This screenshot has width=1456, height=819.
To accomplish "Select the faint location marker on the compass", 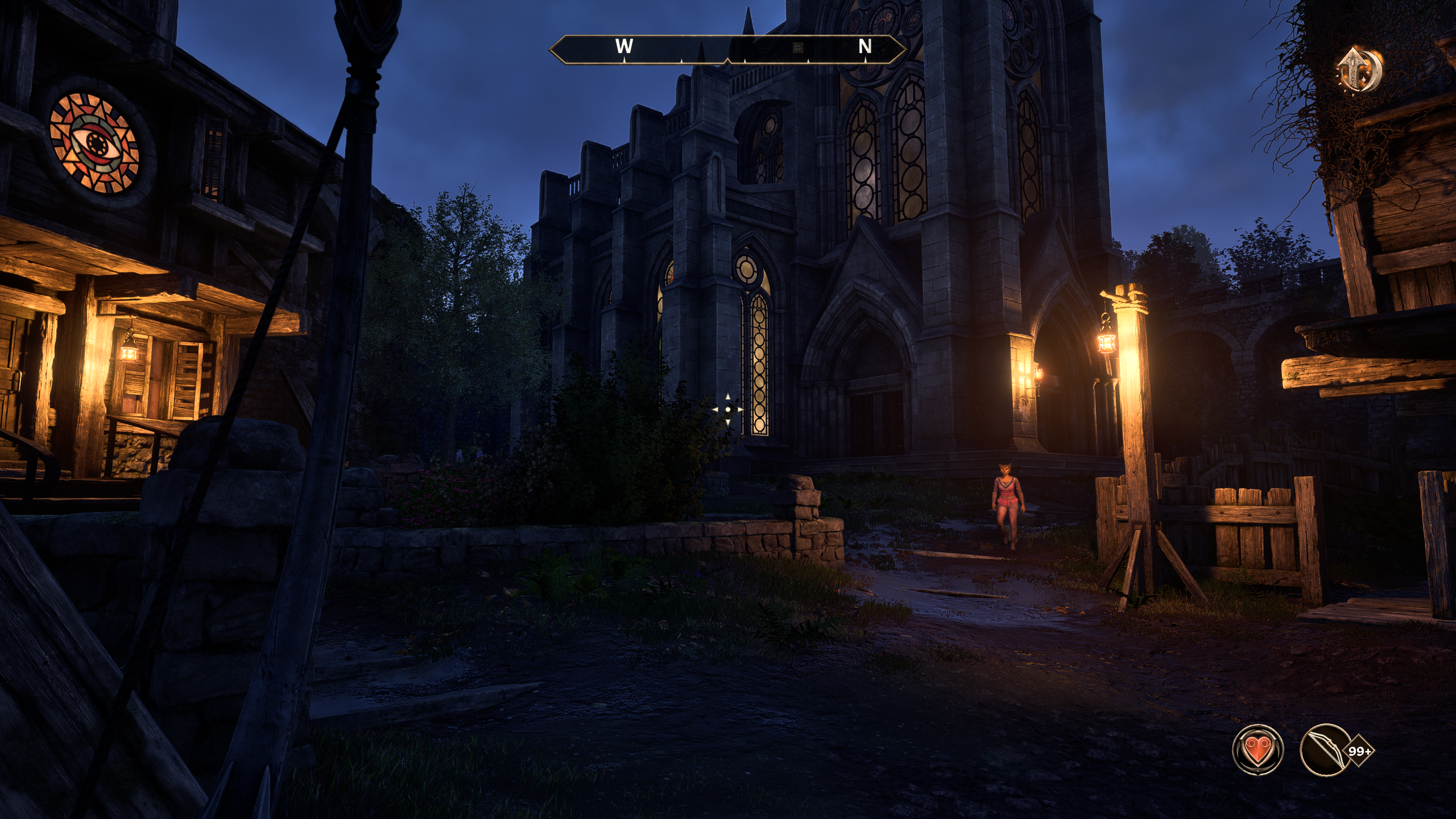I will pos(797,48).
